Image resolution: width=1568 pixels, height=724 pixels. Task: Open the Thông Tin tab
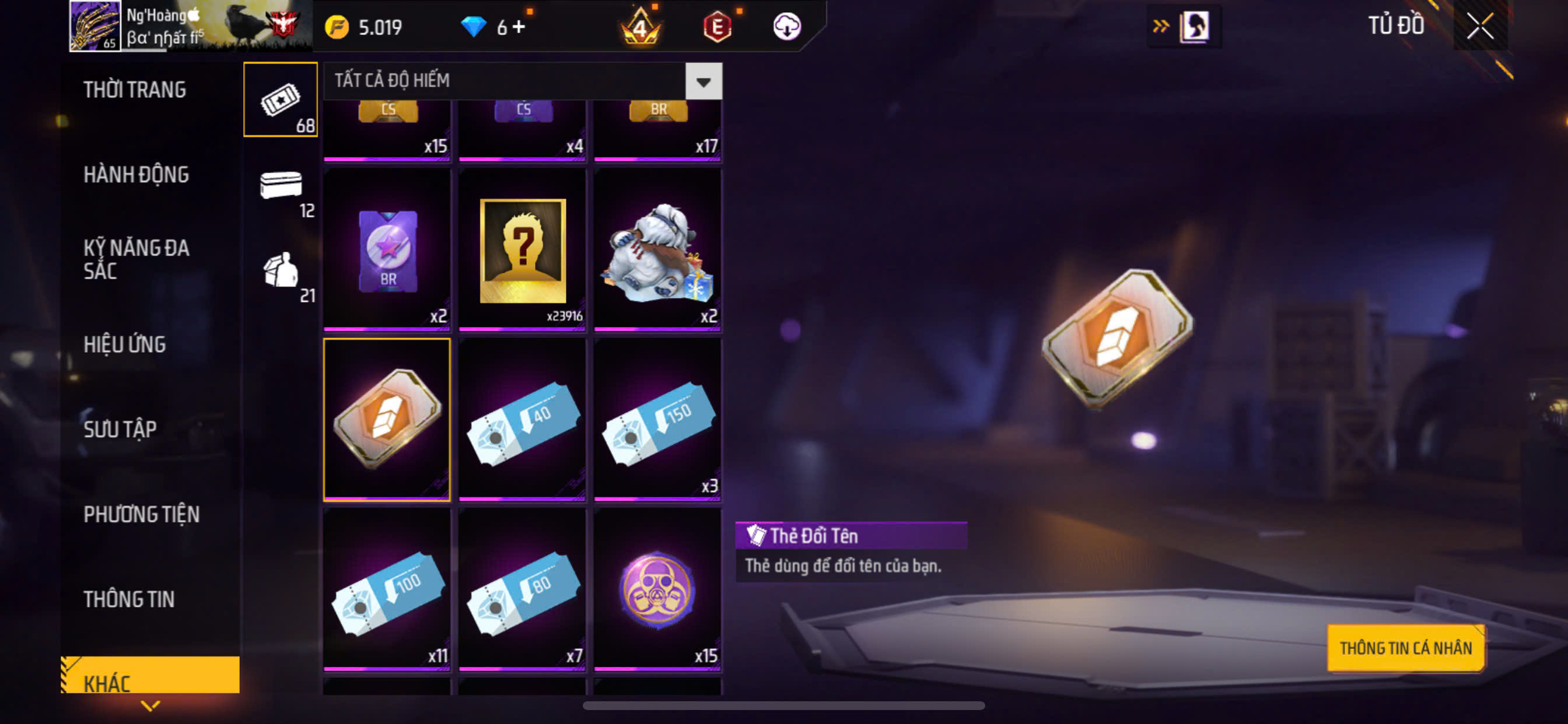pyautogui.click(x=128, y=599)
